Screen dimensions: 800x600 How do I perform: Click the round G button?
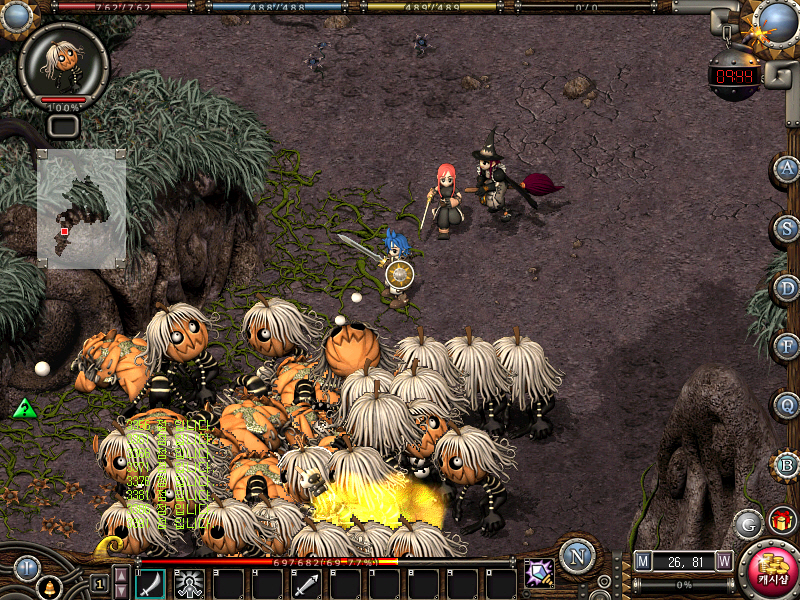coord(748,523)
